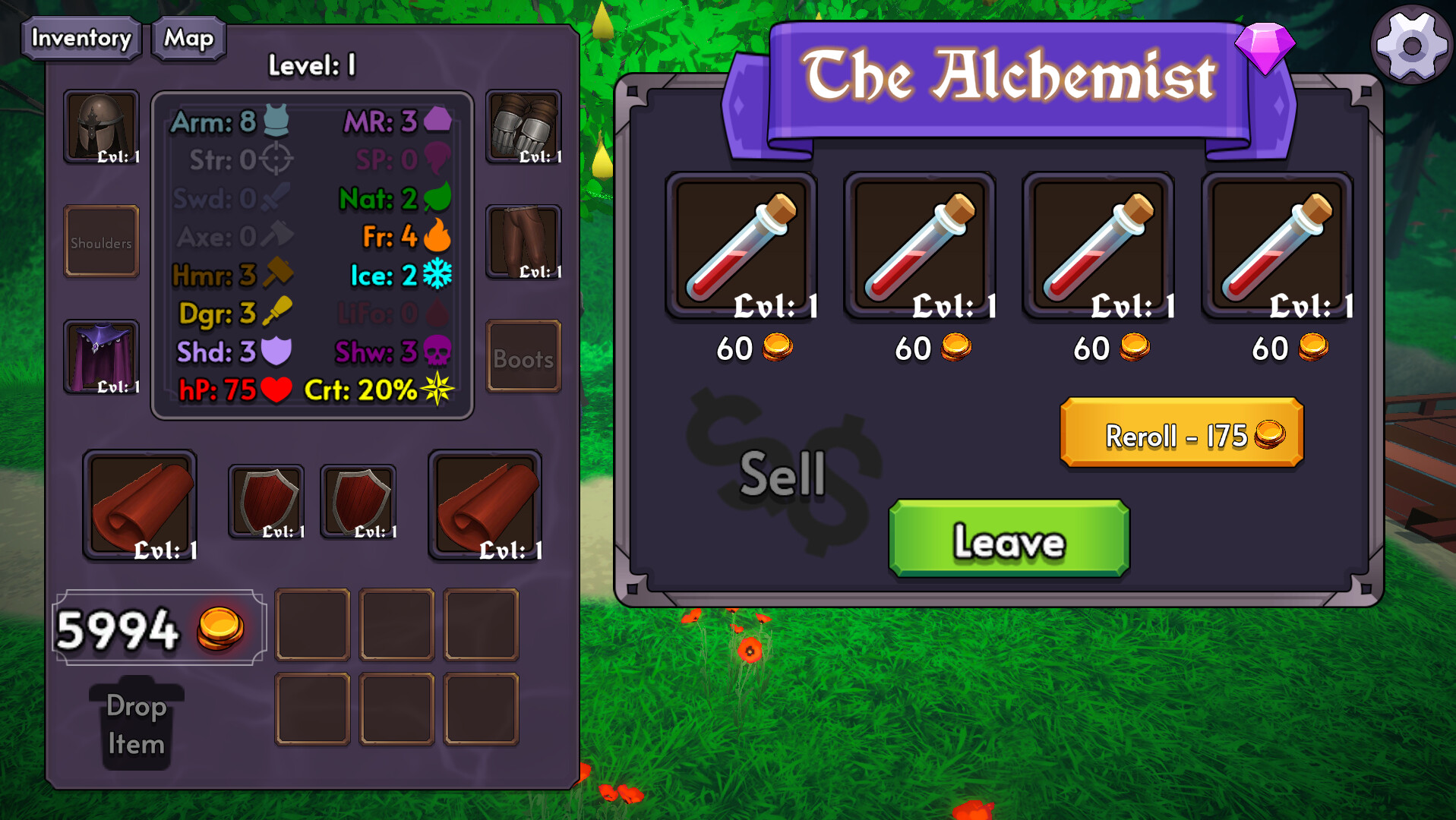Select the equipped gauntlets slot

523,127
